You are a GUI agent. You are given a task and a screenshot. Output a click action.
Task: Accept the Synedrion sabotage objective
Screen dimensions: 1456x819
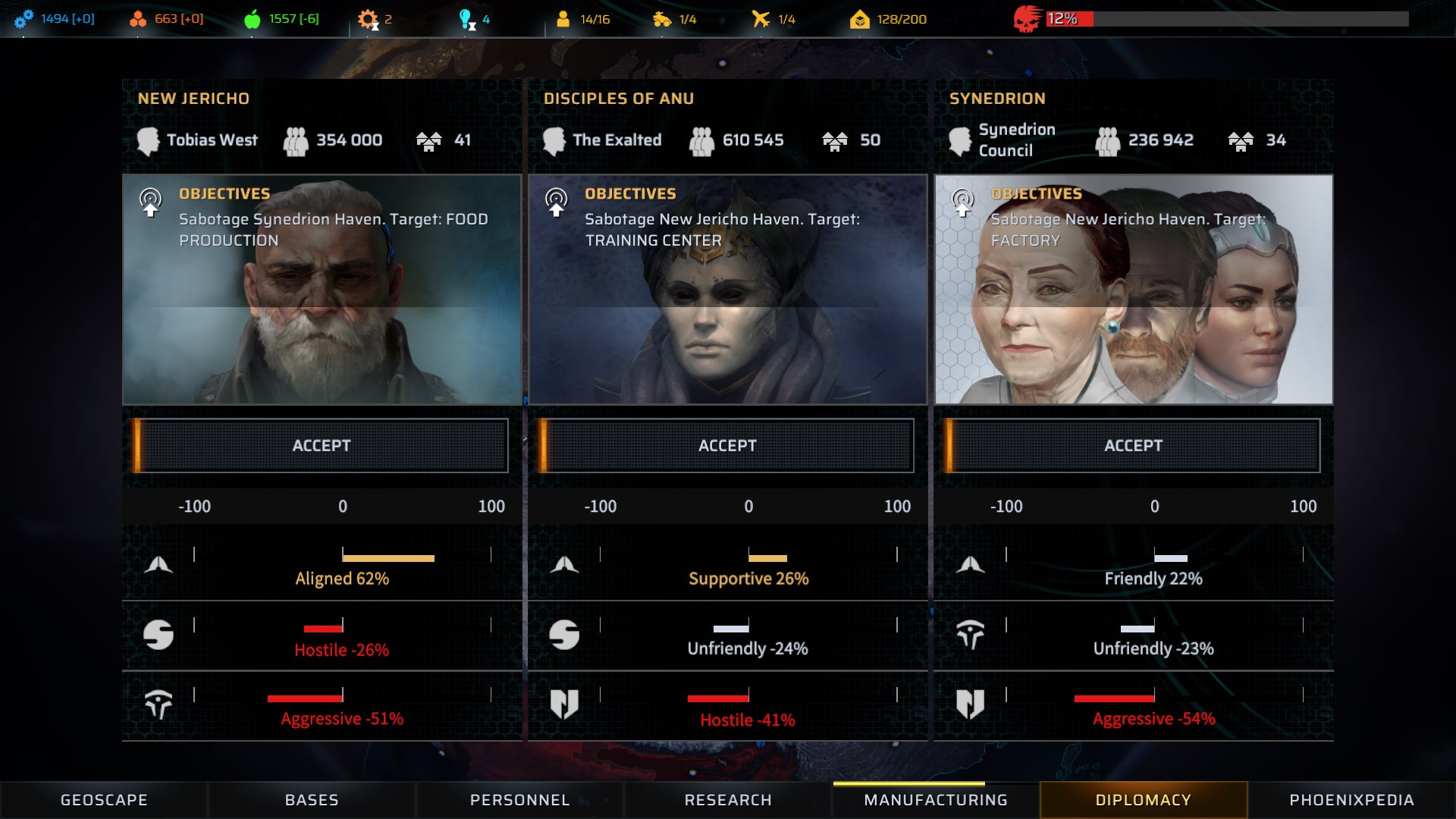[1133, 445]
